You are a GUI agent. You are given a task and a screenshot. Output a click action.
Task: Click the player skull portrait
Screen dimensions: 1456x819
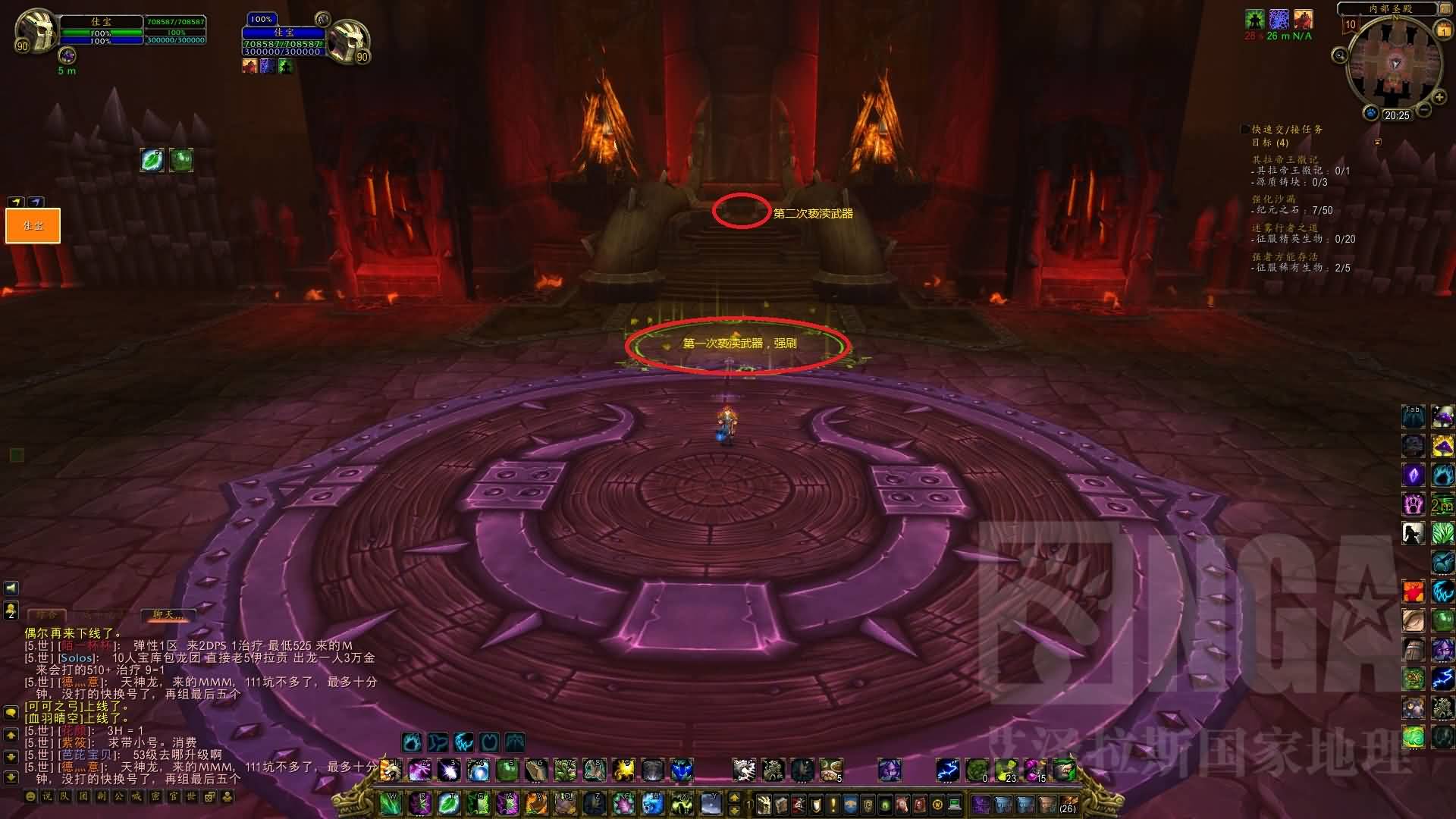point(36,30)
